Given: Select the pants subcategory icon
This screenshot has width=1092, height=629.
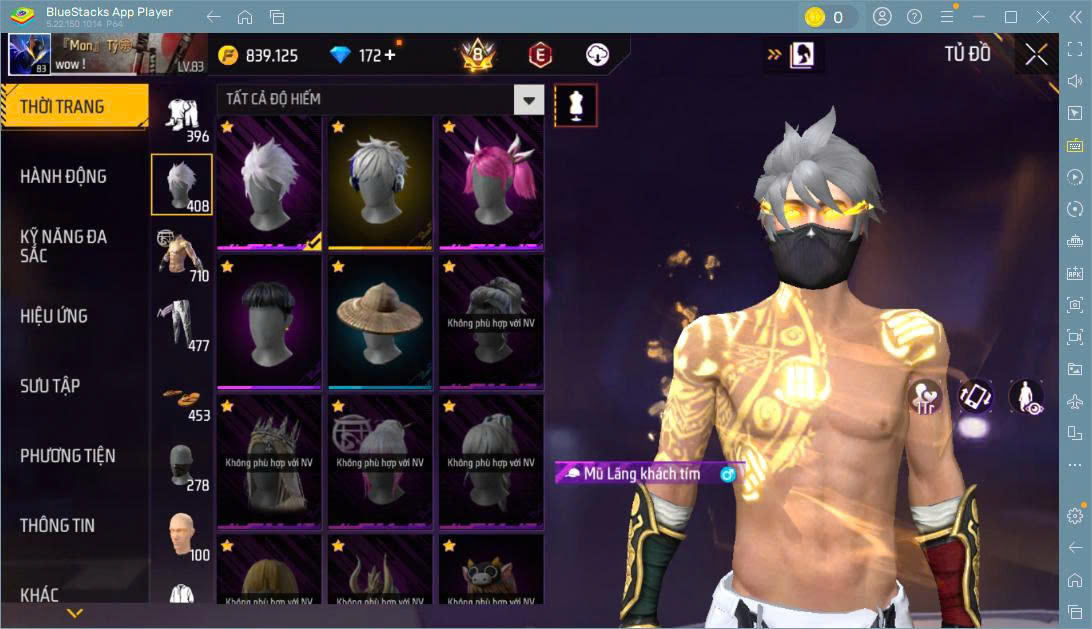Looking at the screenshot, I should pos(181,325).
